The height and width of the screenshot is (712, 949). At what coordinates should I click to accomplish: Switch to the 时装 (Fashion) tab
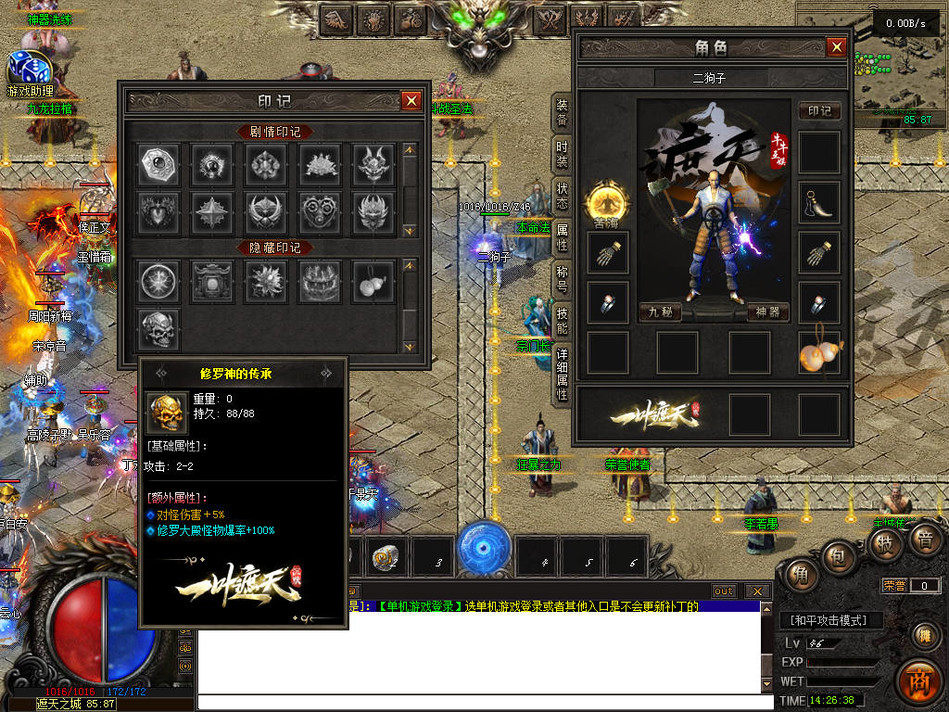562,154
